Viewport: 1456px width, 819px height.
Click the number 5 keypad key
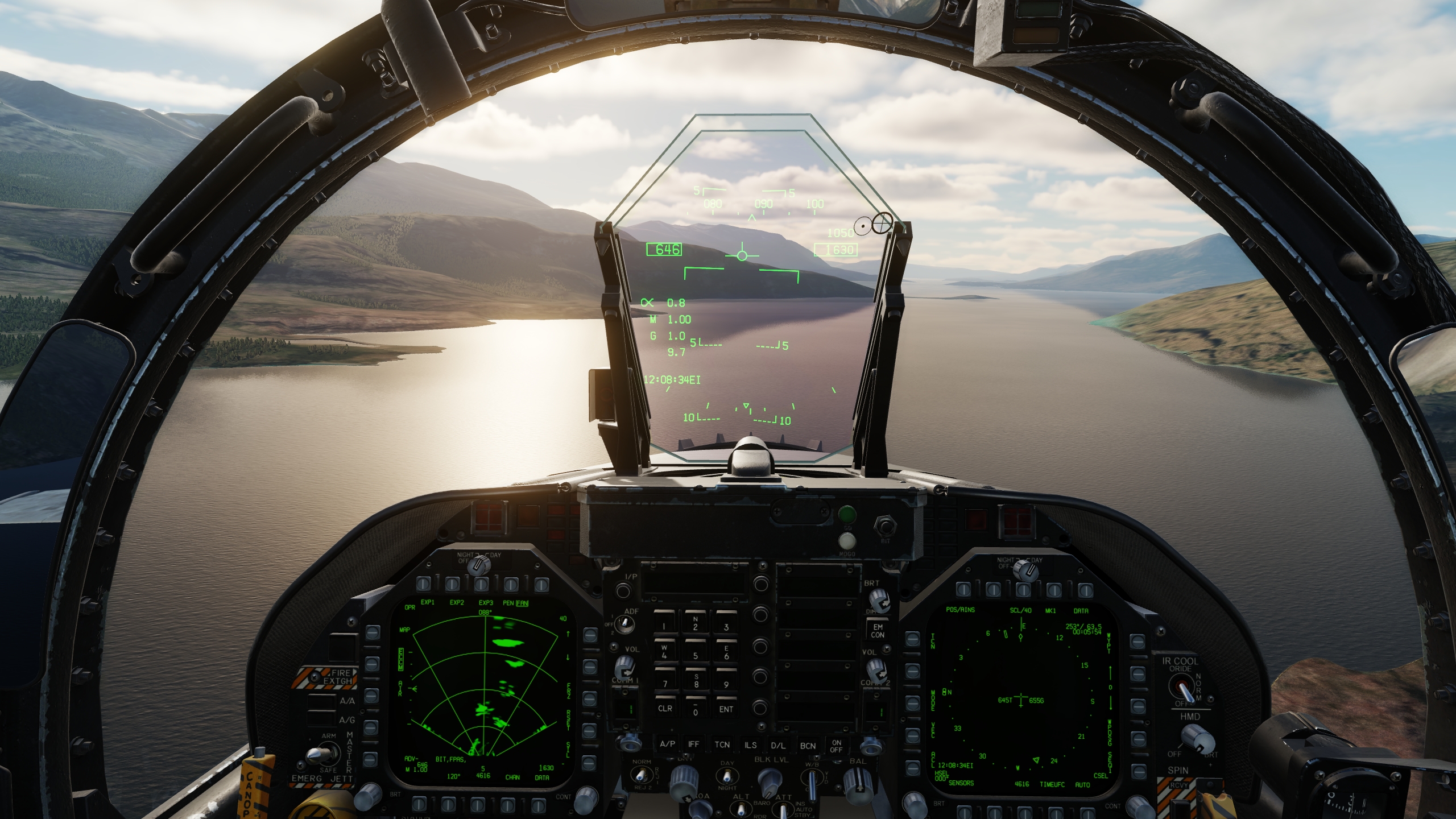pyautogui.click(x=695, y=654)
